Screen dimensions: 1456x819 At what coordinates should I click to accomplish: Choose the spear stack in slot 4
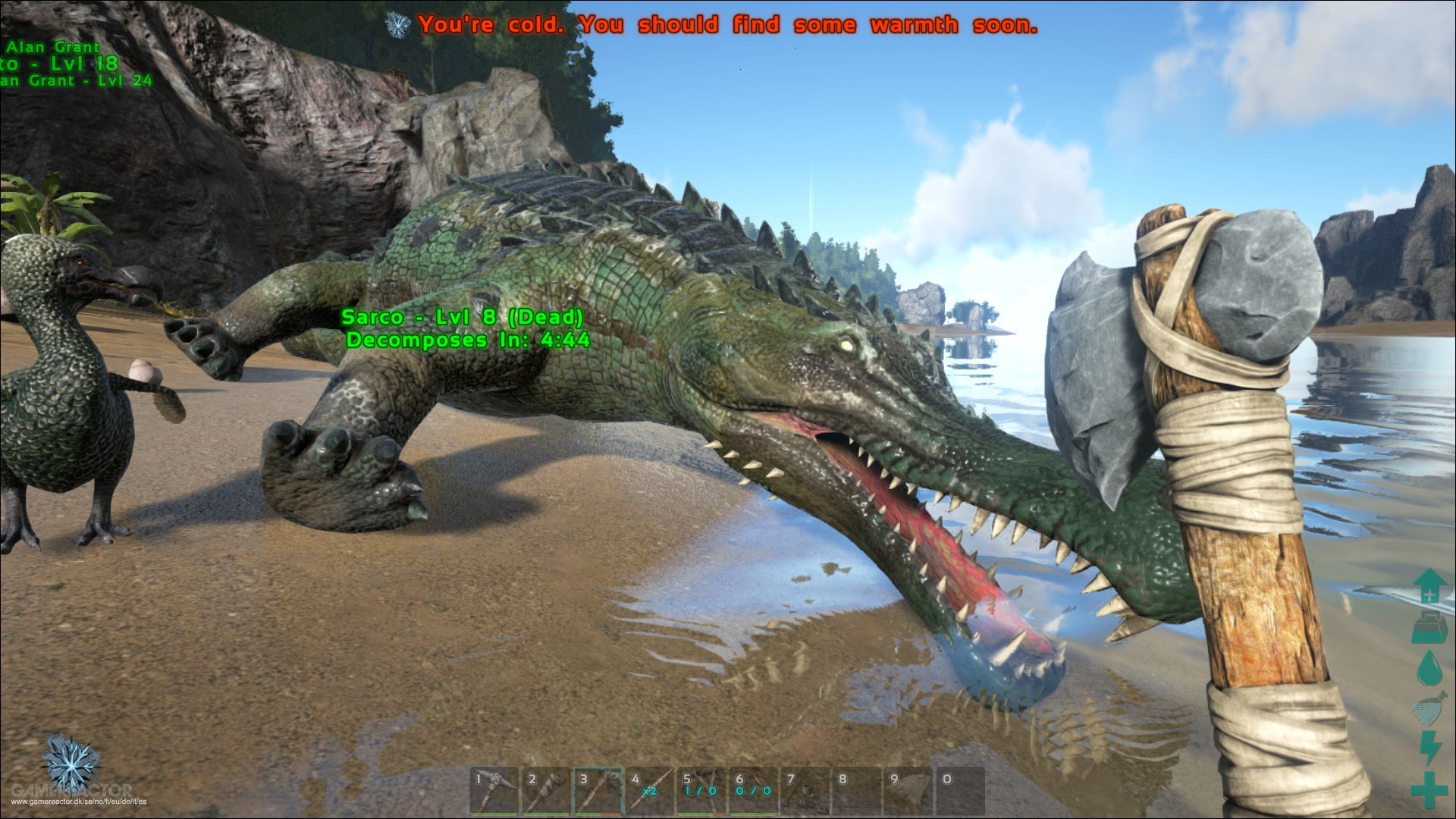pos(650,792)
